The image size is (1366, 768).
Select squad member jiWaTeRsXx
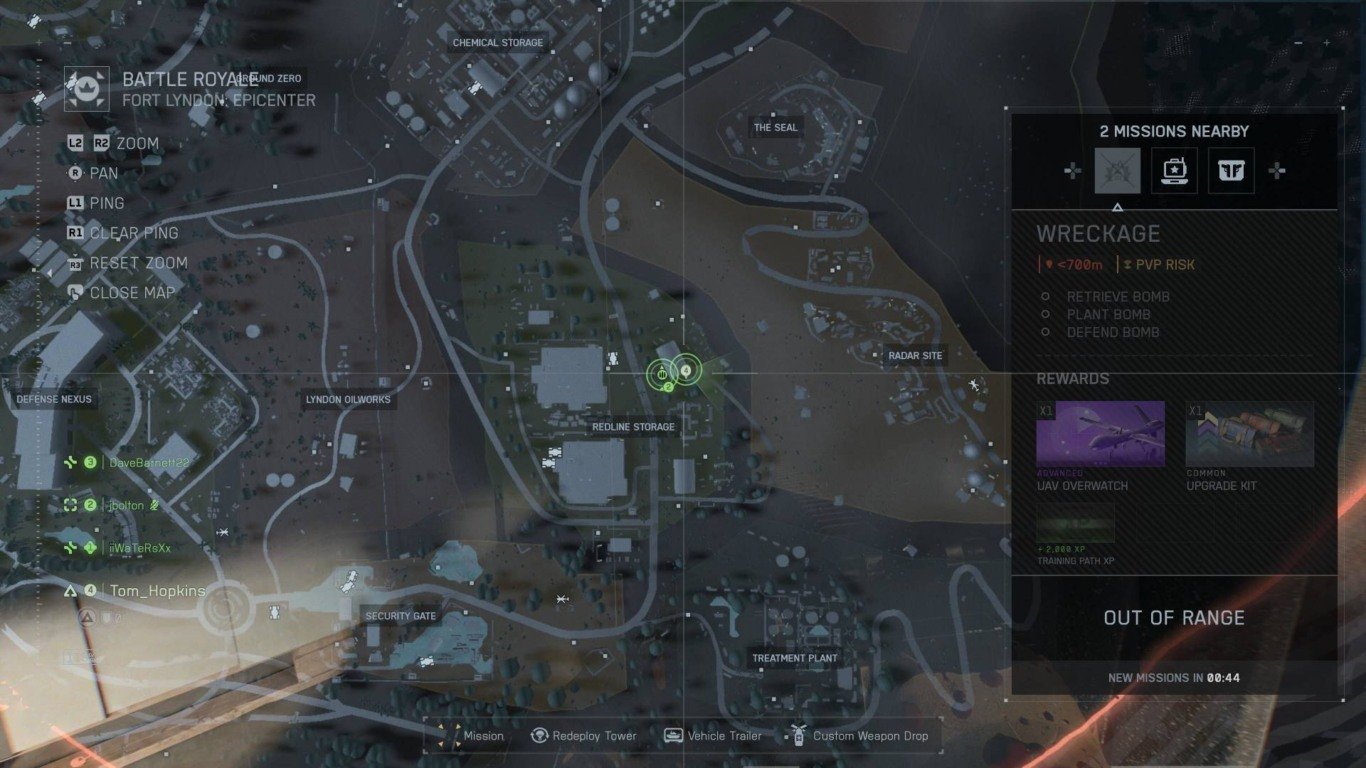[x=140, y=548]
